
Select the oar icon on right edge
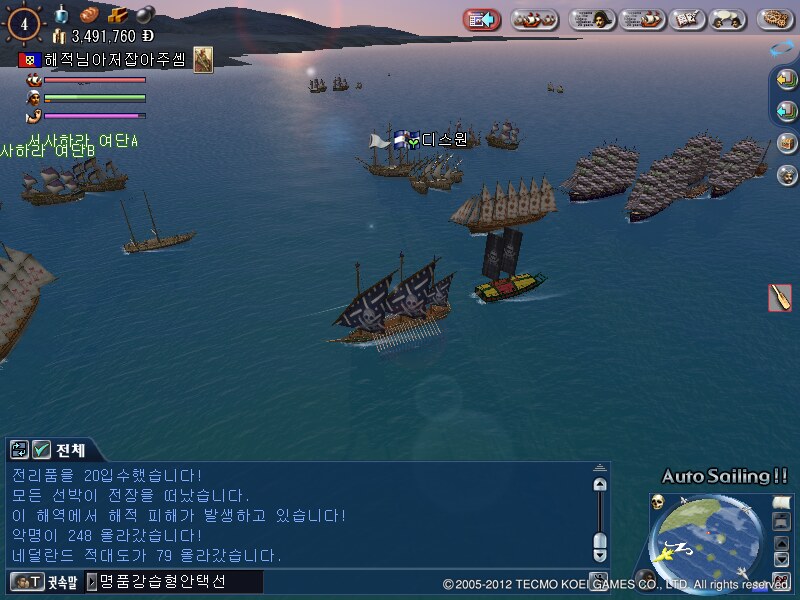pyautogui.click(x=779, y=298)
